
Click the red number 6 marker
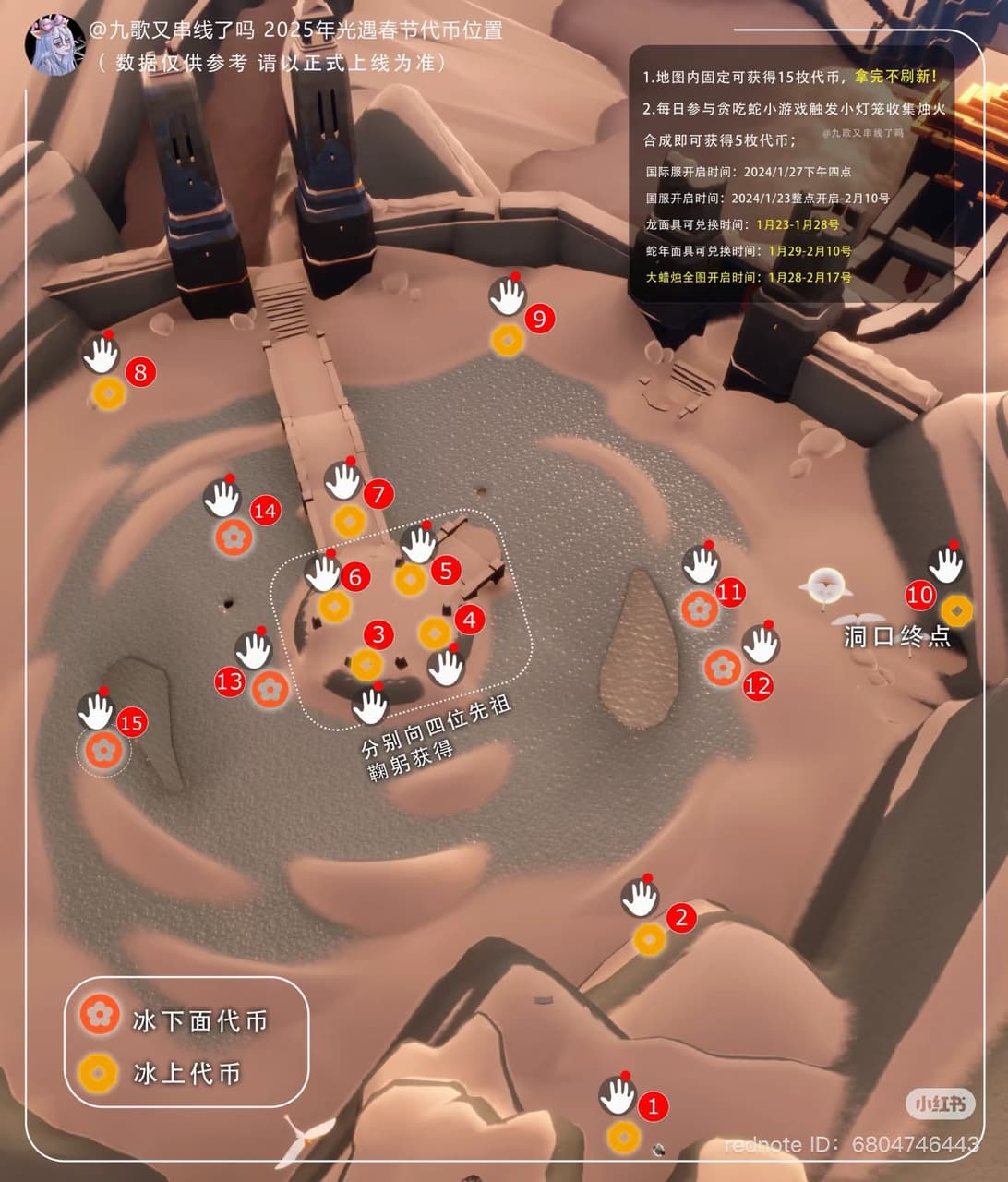click(354, 577)
